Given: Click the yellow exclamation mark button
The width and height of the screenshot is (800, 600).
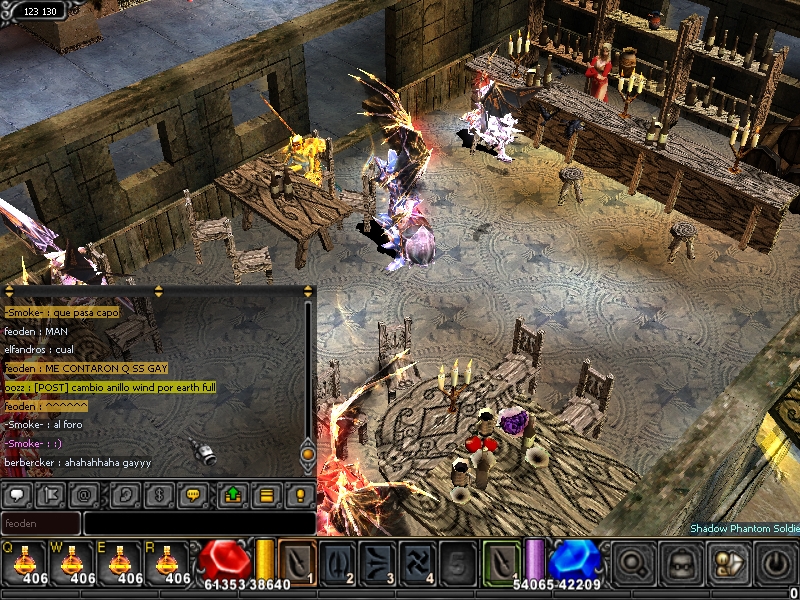Looking at the screenshot, I should pyautogui.click(x=299, y=494).
